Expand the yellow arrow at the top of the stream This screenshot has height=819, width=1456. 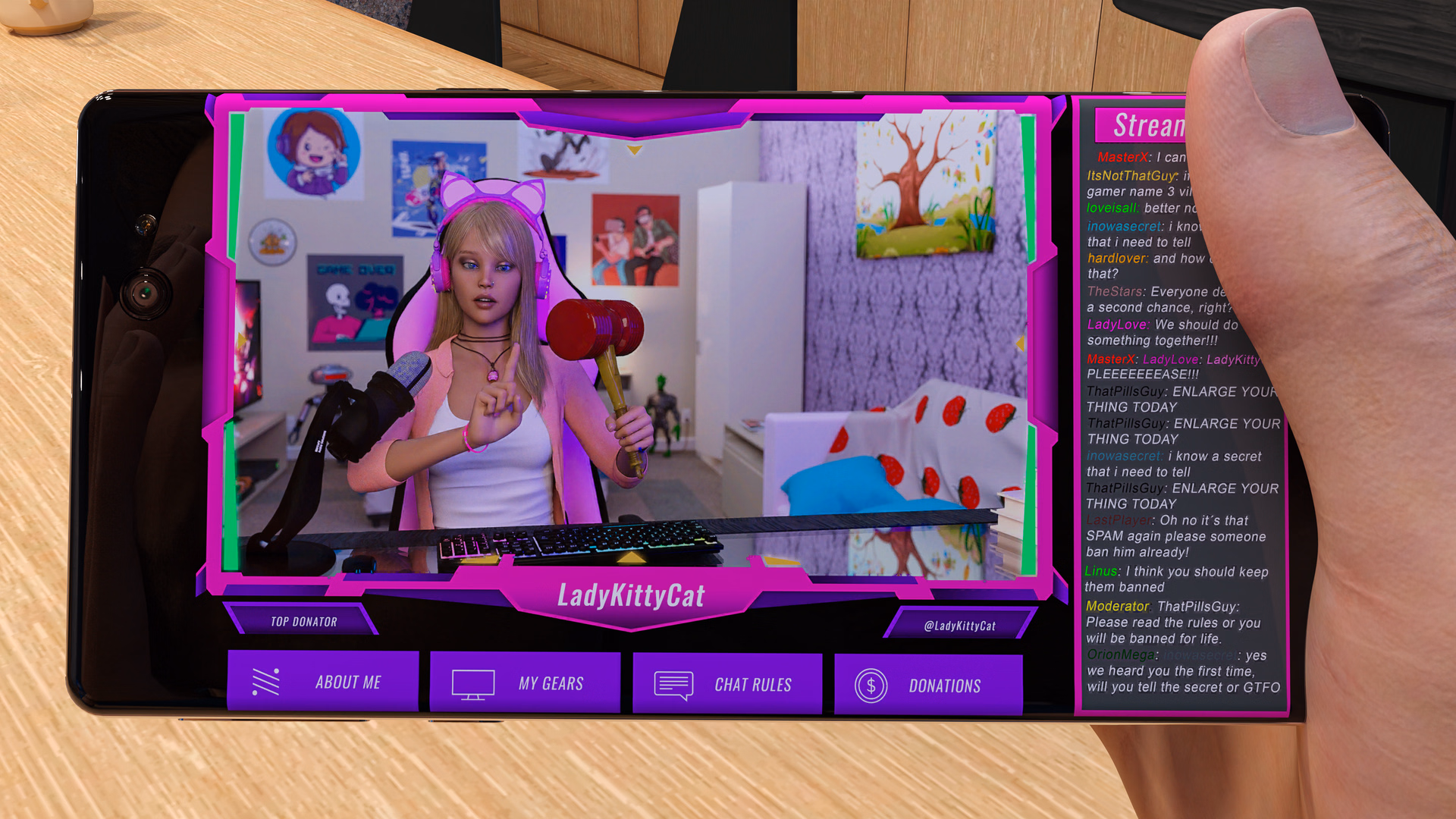tap(633, 150)
